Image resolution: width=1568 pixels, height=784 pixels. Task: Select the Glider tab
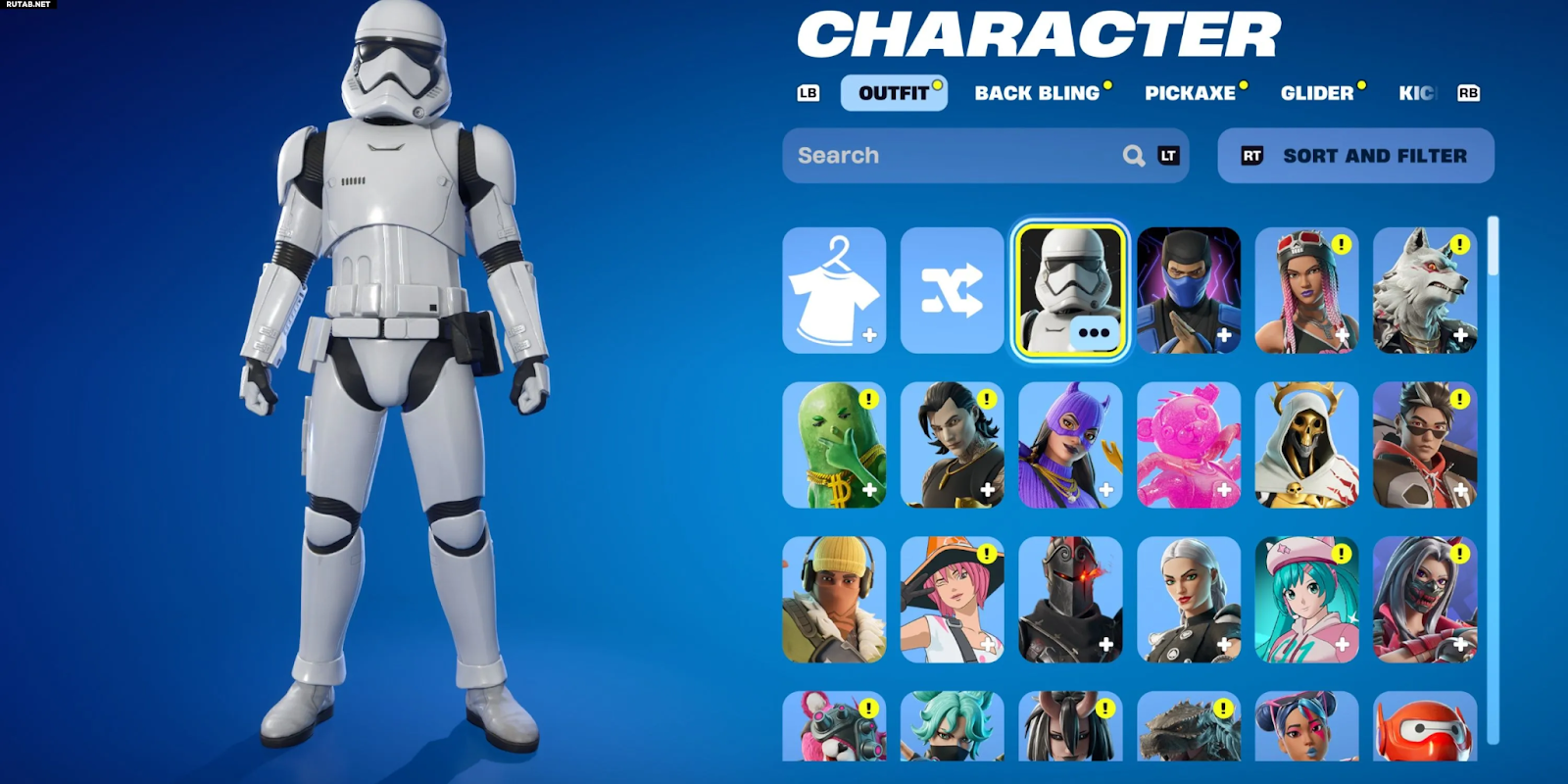click(1316, 93)
